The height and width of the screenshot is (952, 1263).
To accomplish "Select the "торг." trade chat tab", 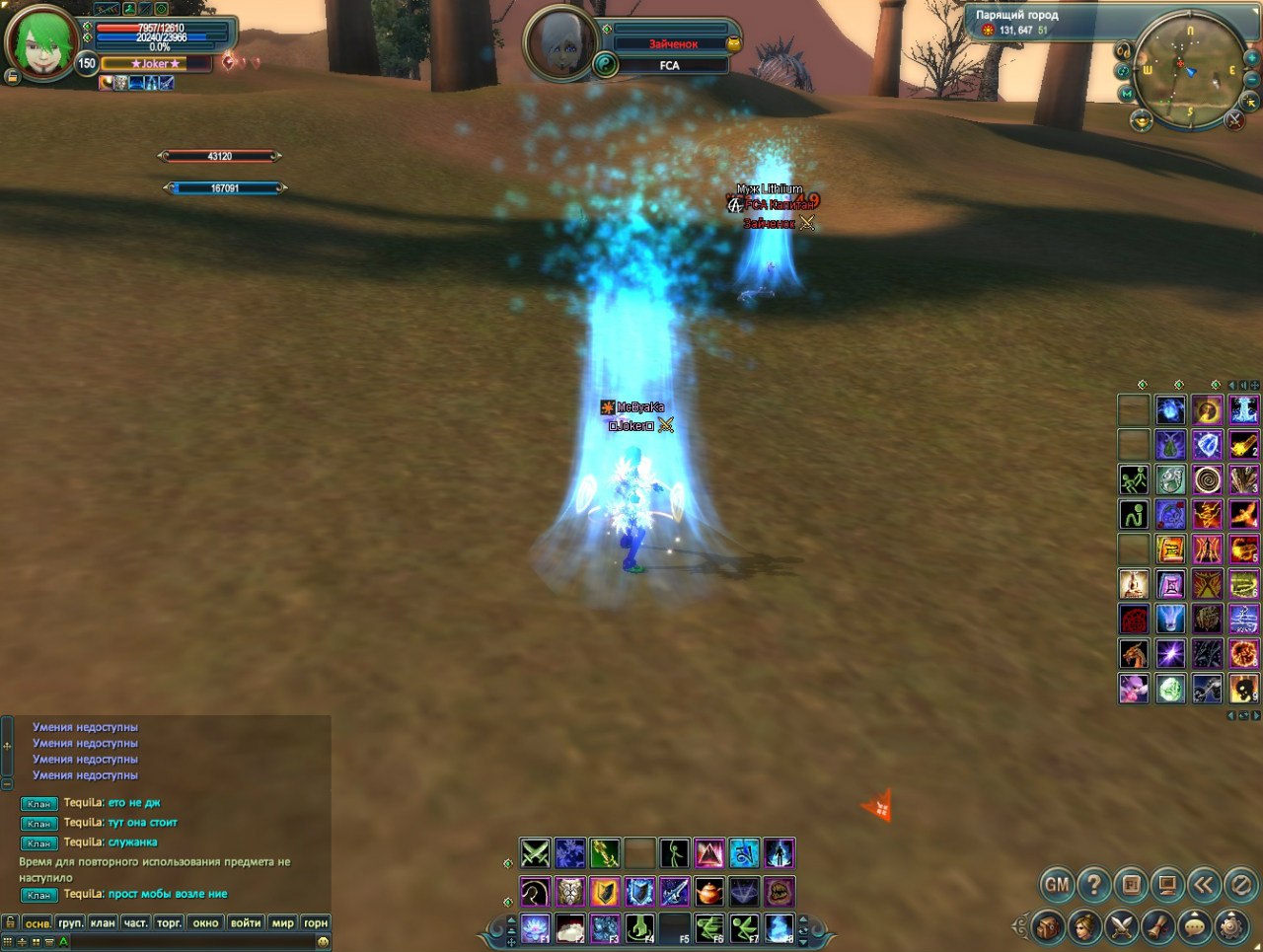I will tap(169, 923).
